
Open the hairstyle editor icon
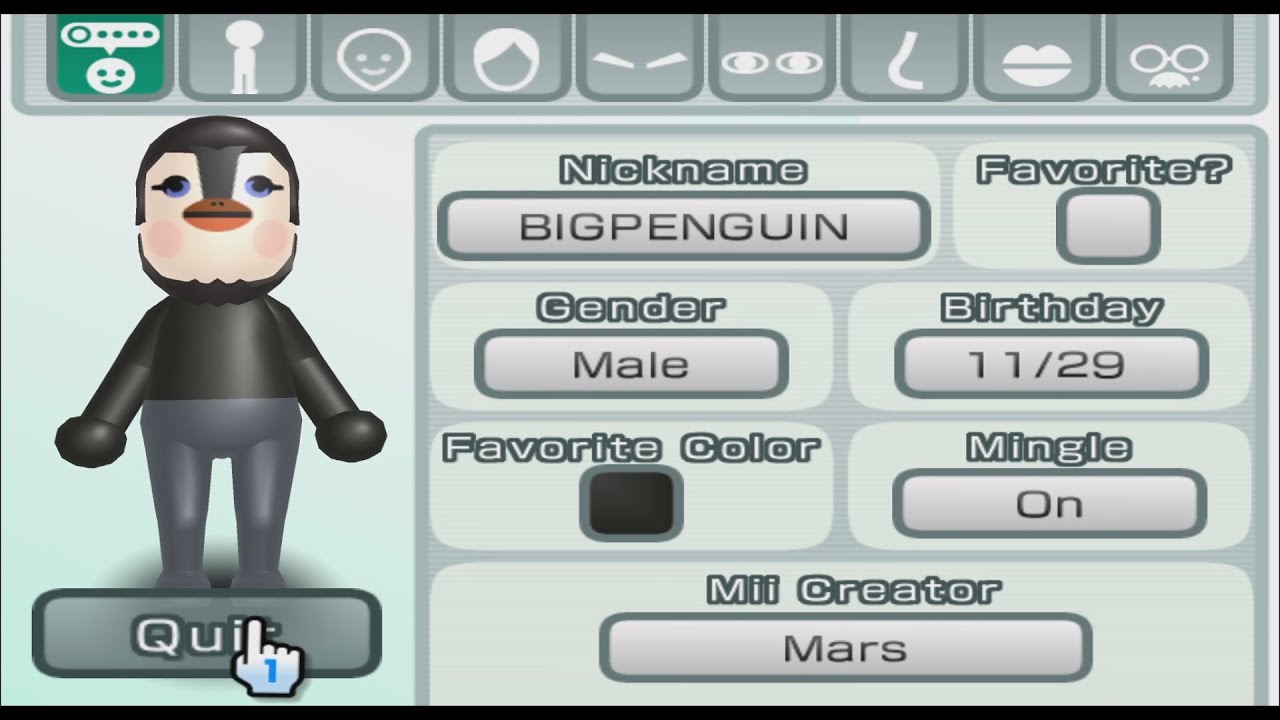pyautogui.click(x=506, y=55)
